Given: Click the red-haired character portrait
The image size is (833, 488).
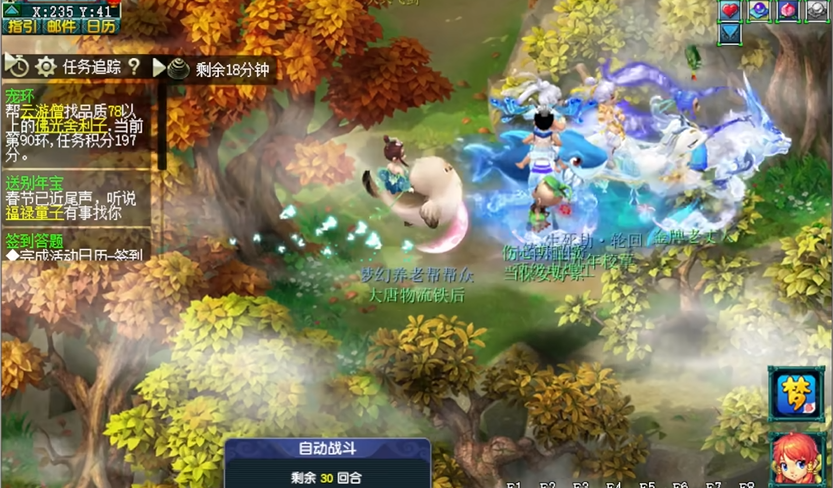Looking at the screenshot, I should 797,459.
